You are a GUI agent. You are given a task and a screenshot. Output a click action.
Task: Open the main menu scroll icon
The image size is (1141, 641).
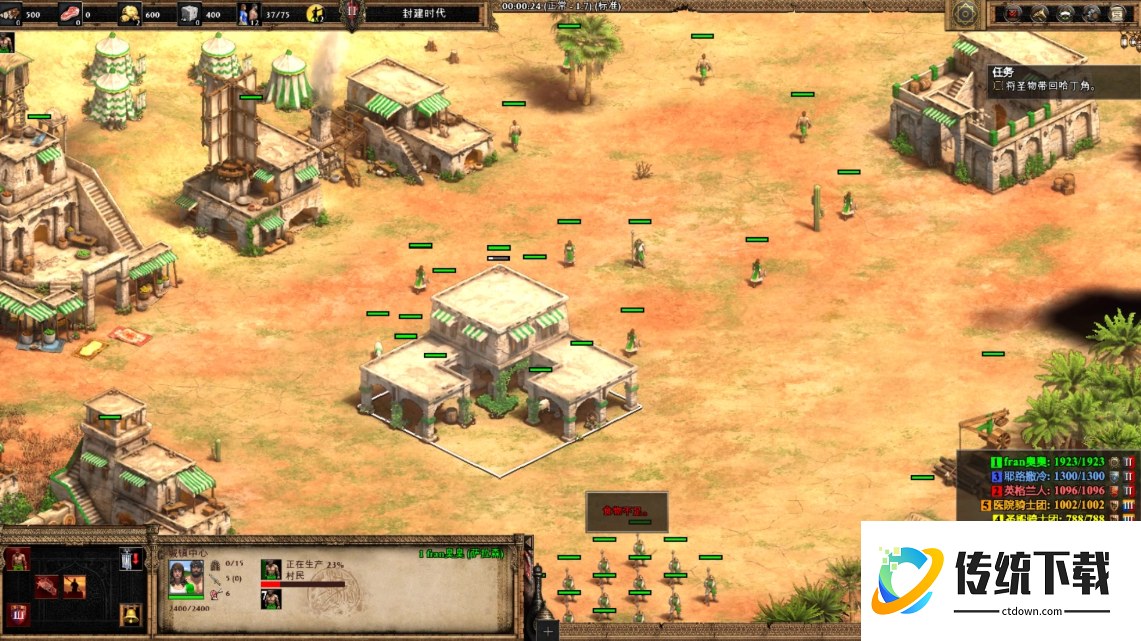pyautogui.click(x=1116, y=14)
